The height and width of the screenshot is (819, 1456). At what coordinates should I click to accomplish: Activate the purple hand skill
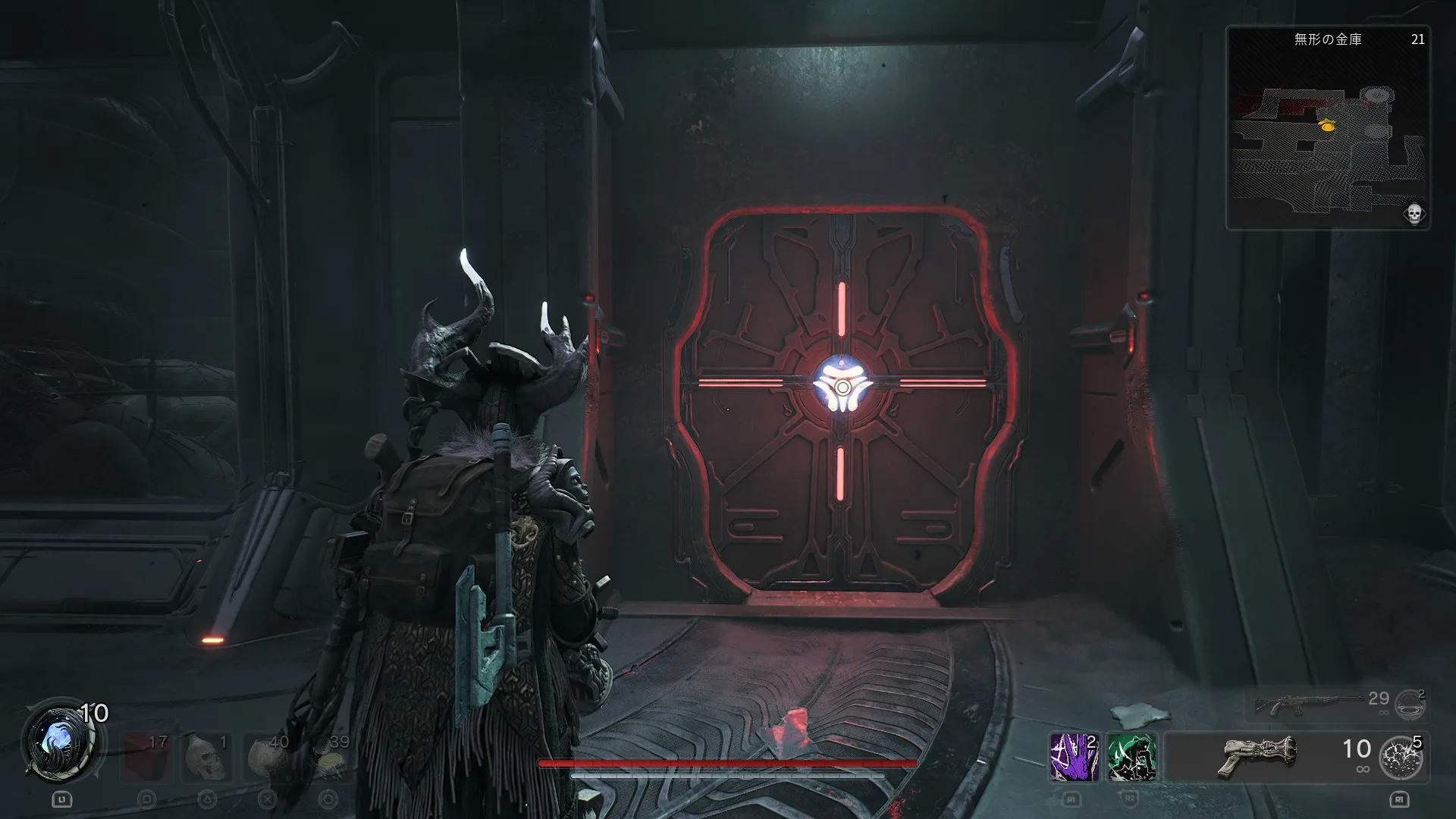(1075, 757)
